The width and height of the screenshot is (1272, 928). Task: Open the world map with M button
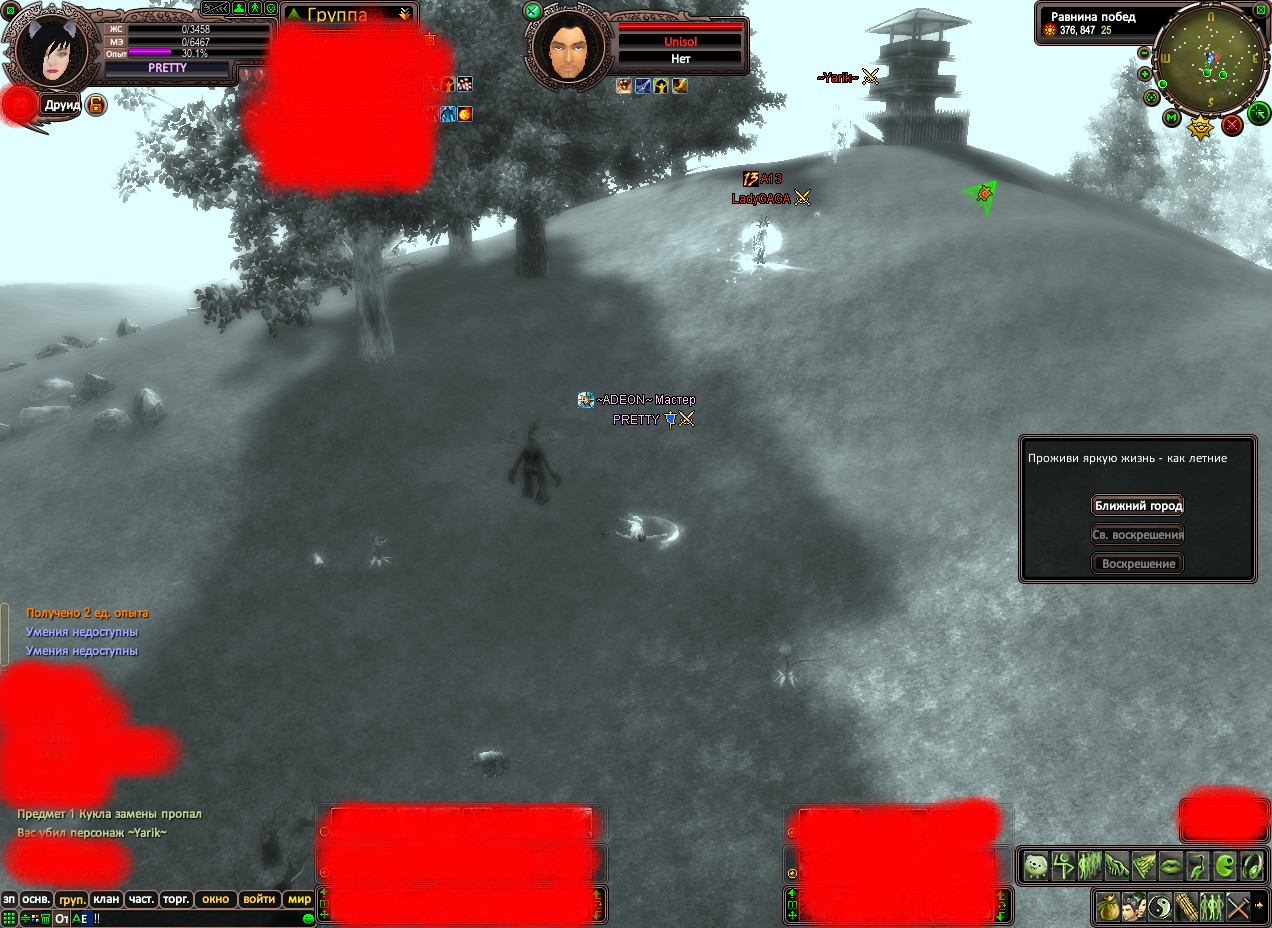[1172, 118]
